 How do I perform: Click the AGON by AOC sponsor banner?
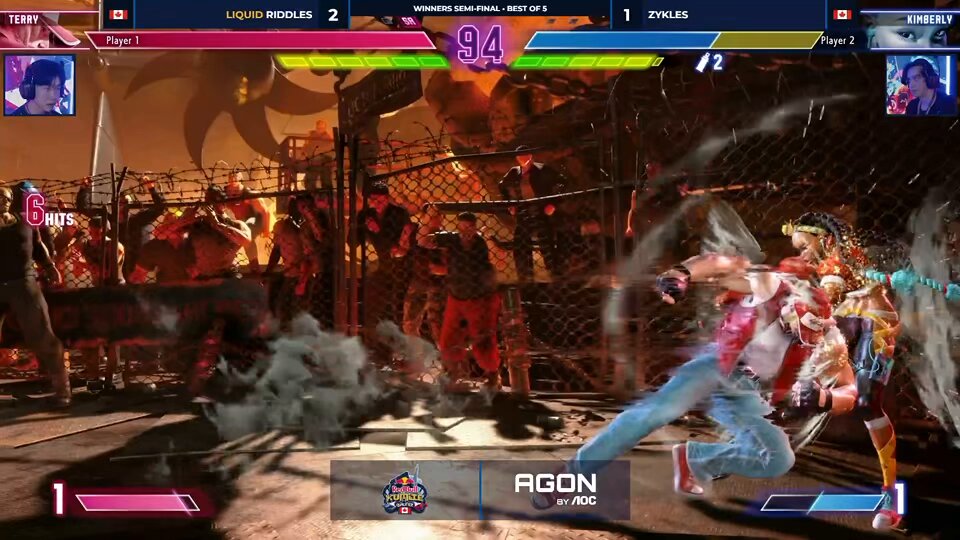click(555, 490)
